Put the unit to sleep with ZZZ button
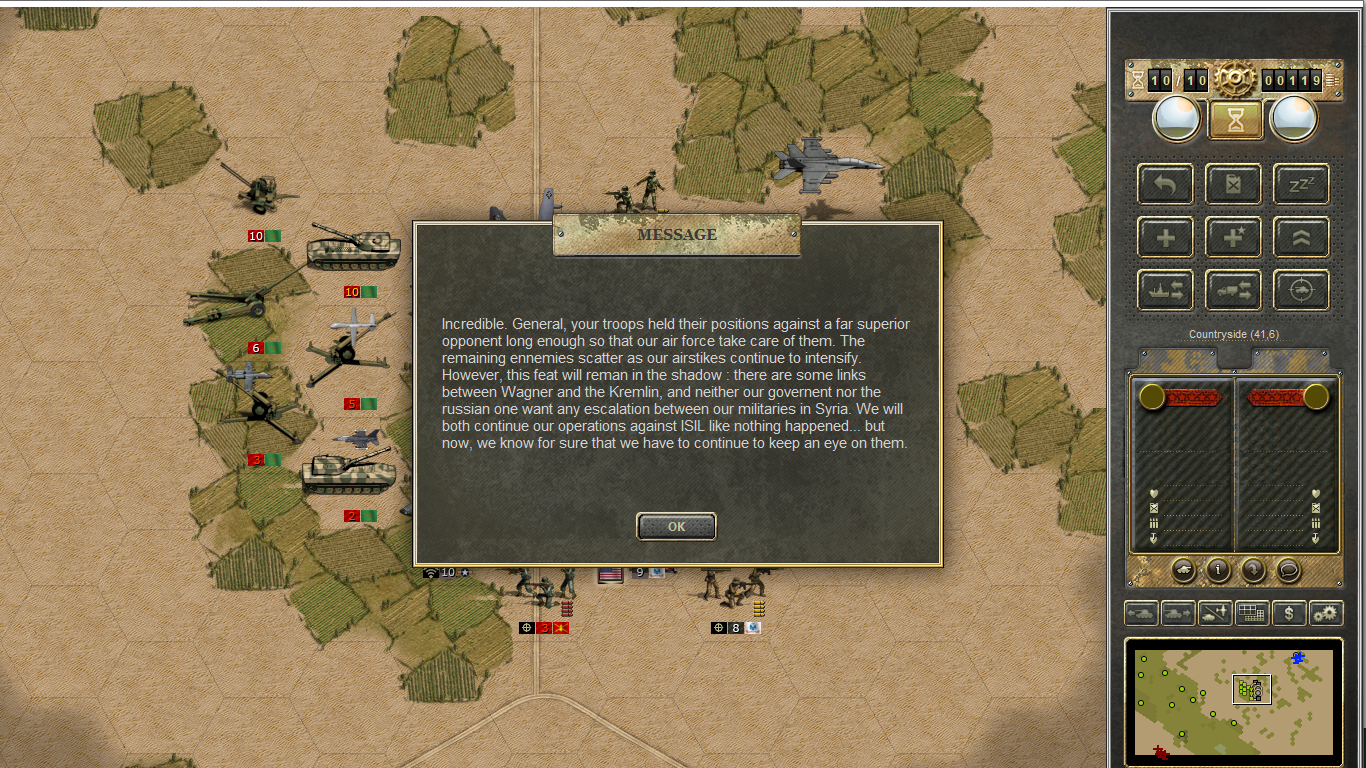The height and width of the screenshot is (768, 1366). click(x=1301, y=184)
